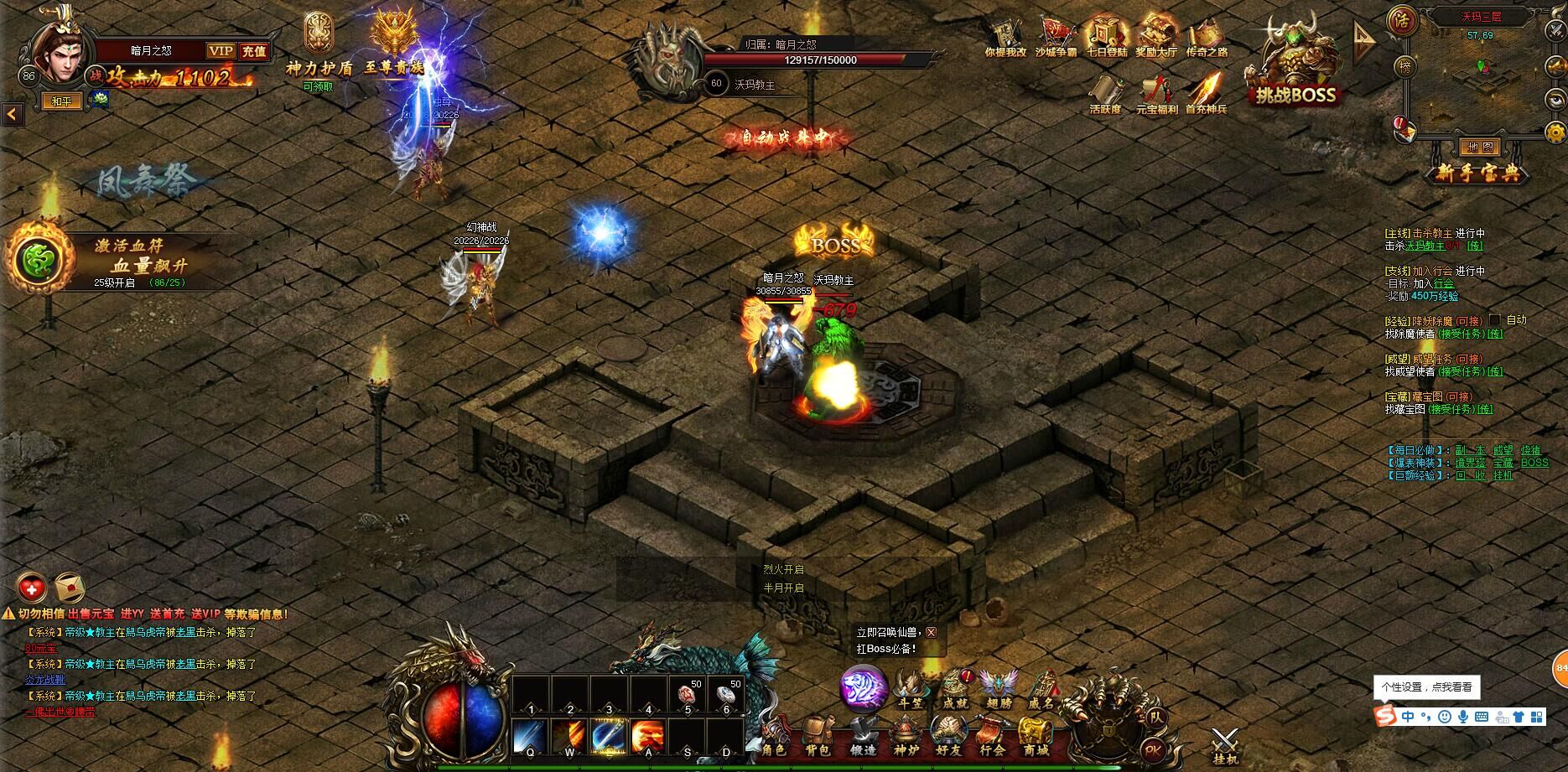This screenshot has width=1568, height=772.
Task: Toggle 挂机 auto-battle crossed swords
Action: tap(1224, 744)
